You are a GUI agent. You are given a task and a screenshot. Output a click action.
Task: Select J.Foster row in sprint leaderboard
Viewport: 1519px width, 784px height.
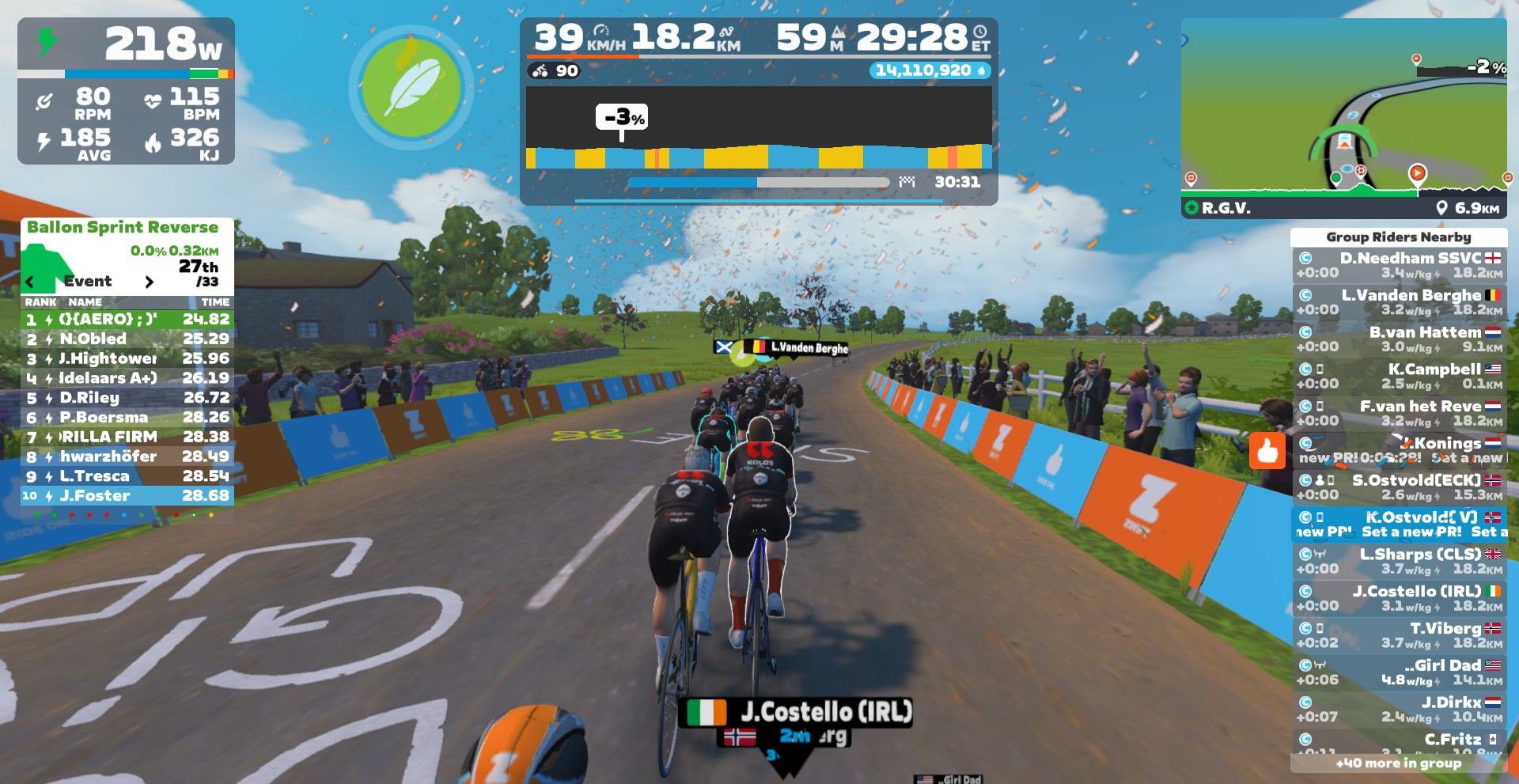click(127, 496)
